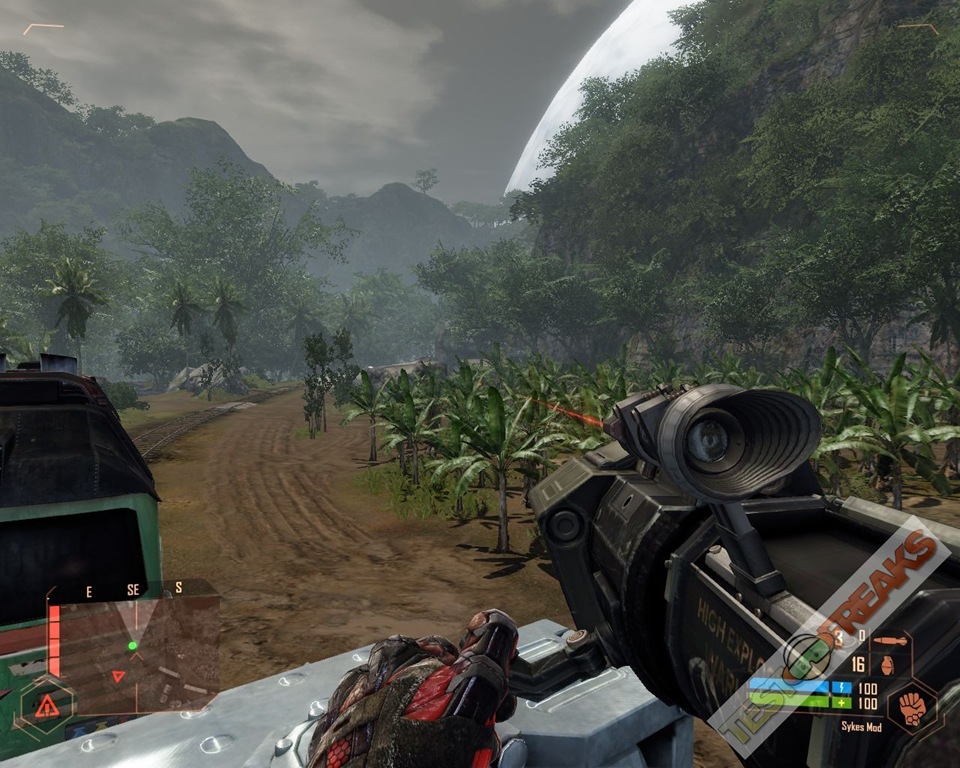Click the green player dot on minimap
The height and width of the screenshot is (768, 960).
[132, 646]
